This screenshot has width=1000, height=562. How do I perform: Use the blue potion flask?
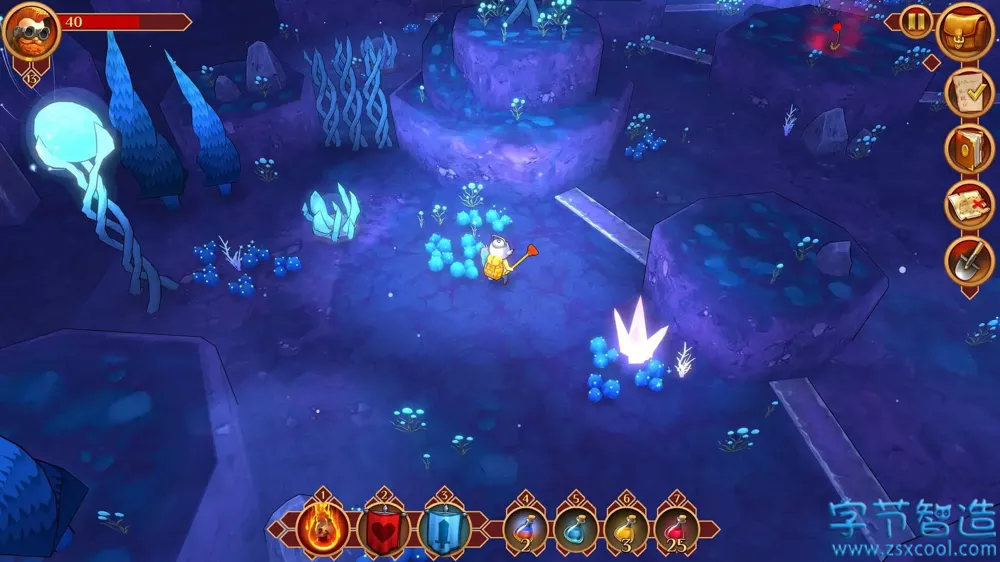pos(576,530)
